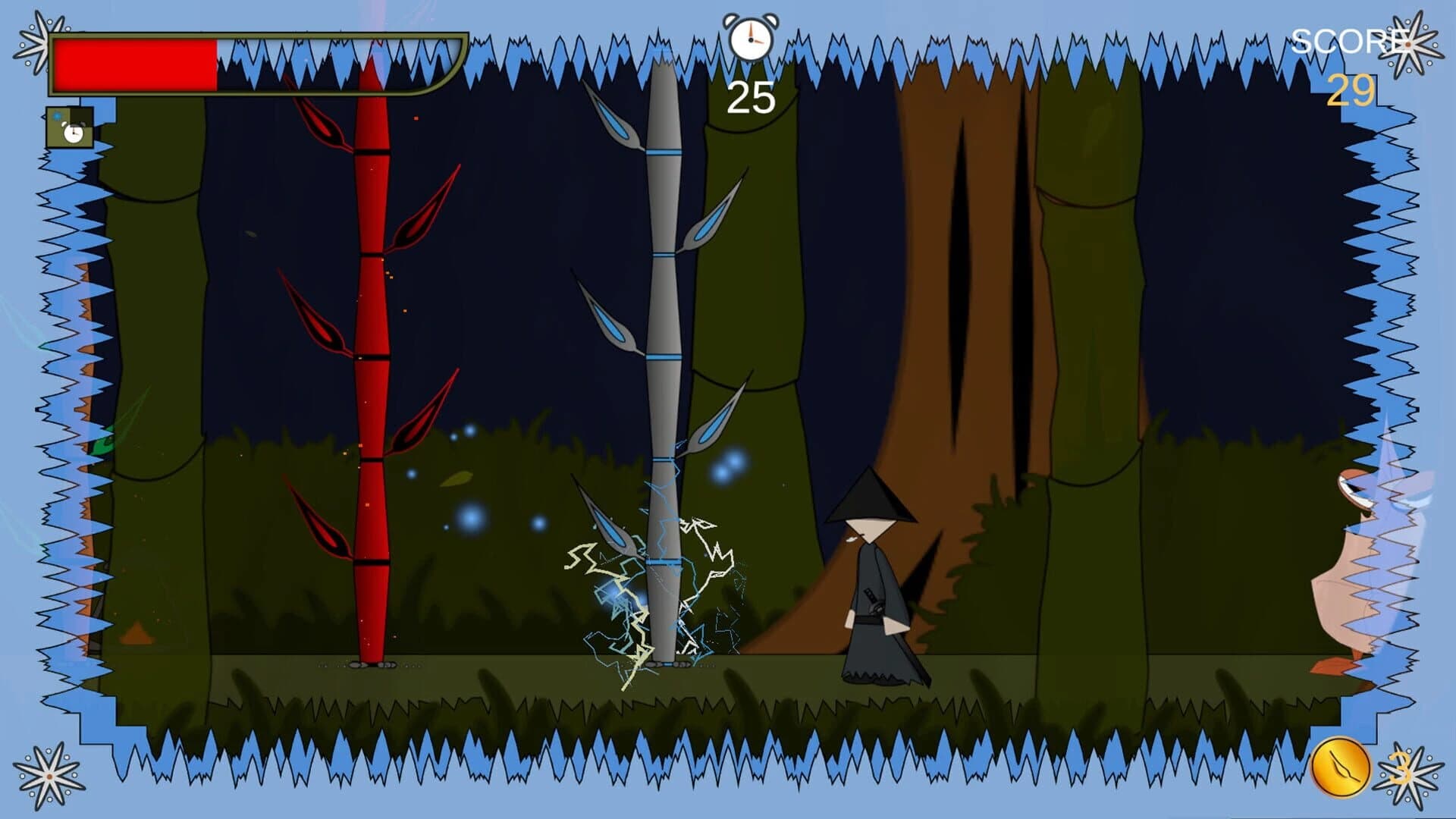Click the alarm clock timer icon at top center
The image size is (1456, 819).
pyautogui.click(x=751, y=36)
